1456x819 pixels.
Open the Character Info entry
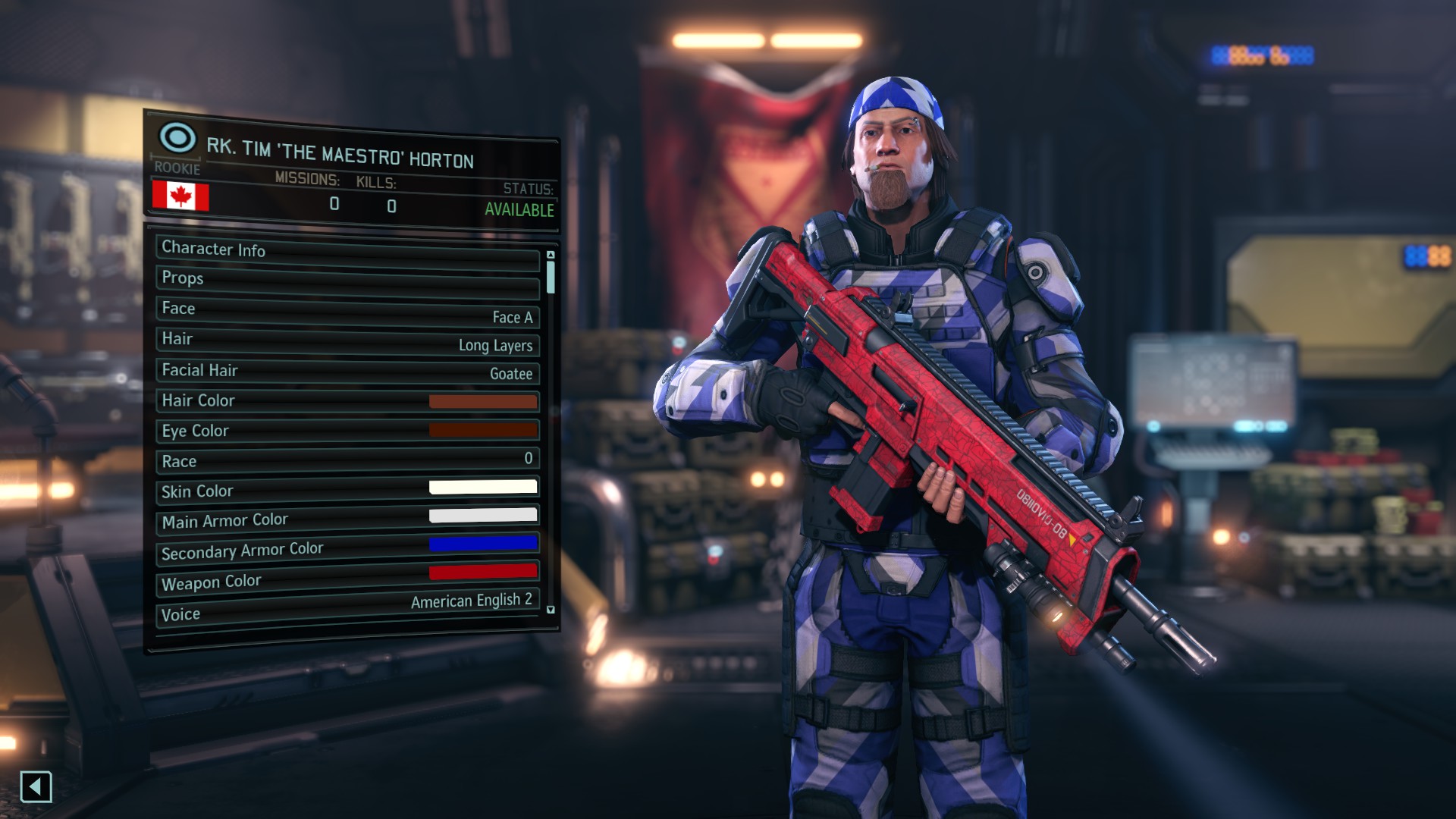coord(347,253)
